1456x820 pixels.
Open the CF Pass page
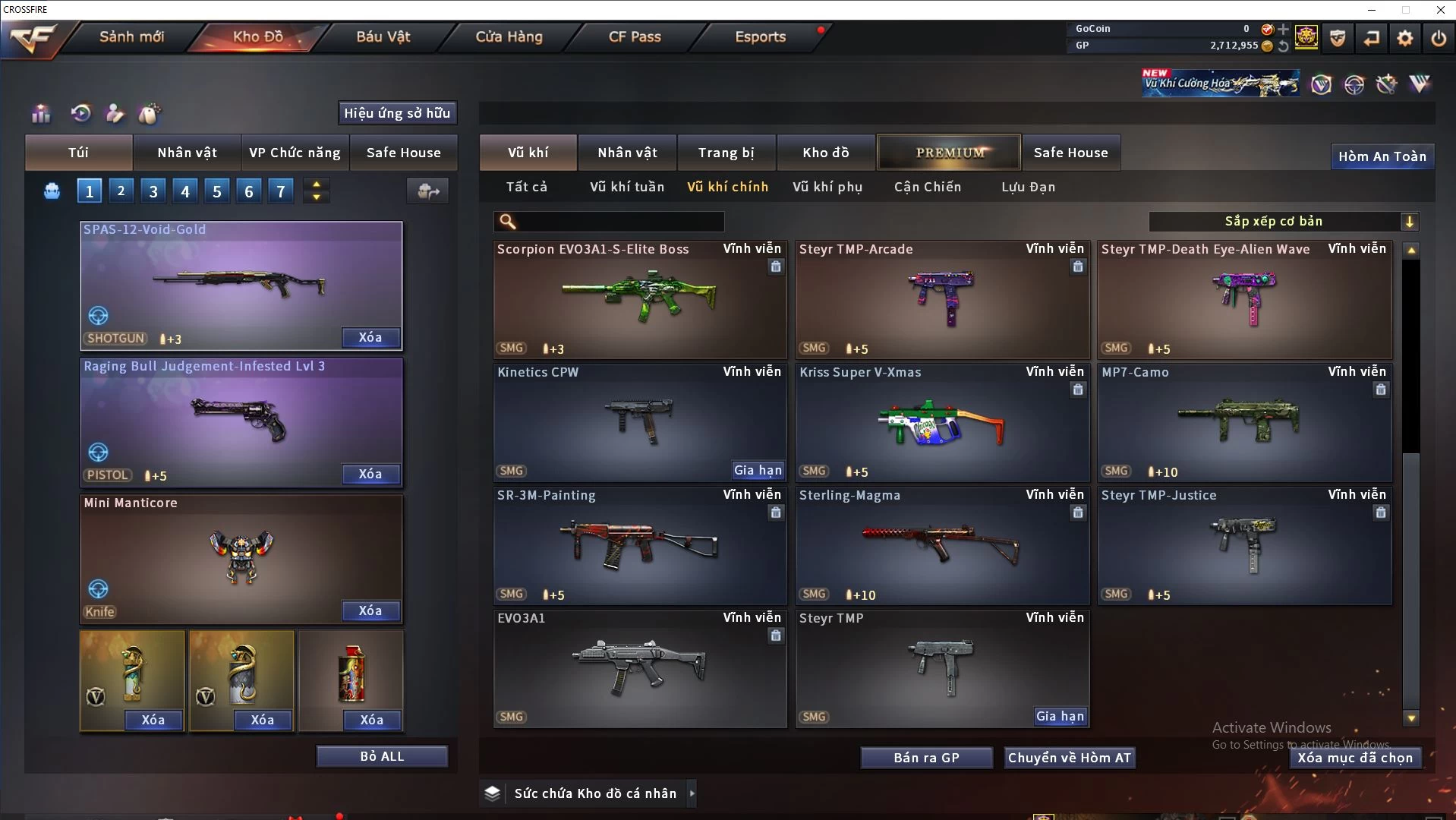coord(635,36)
